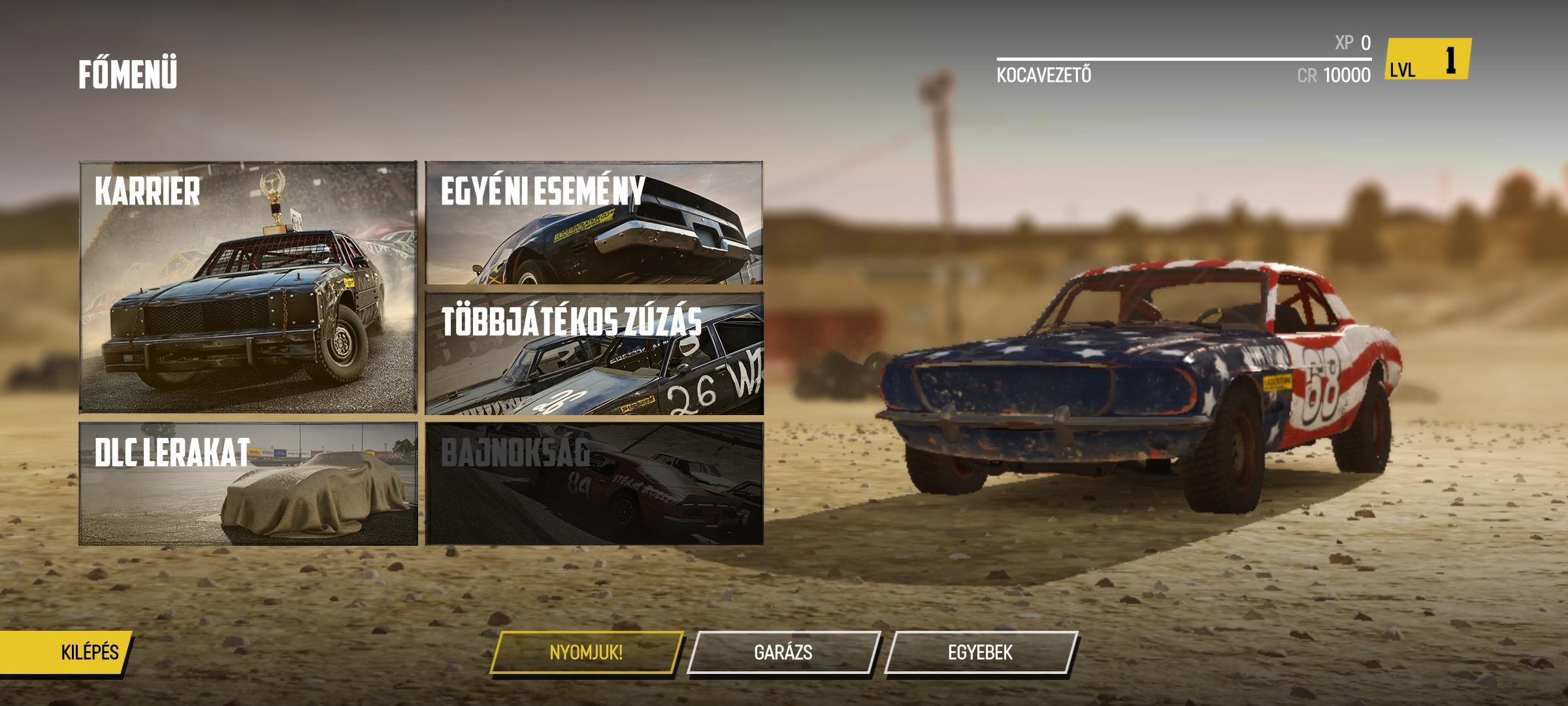Open the Karrier career mode tile
1568x706 pixels.
(248, 288)
